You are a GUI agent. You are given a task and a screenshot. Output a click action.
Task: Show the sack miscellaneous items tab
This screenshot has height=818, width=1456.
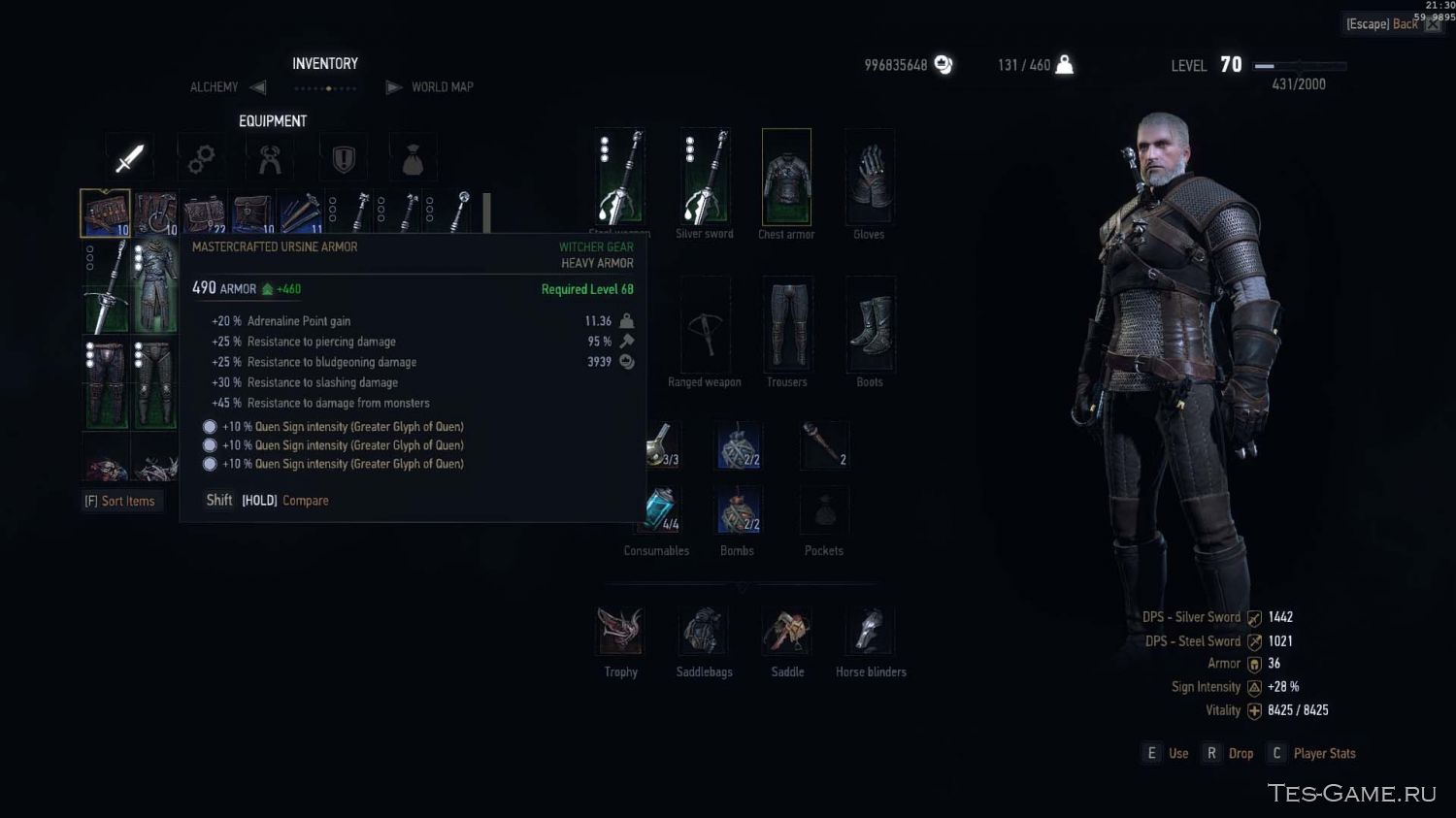pos(413,158)
